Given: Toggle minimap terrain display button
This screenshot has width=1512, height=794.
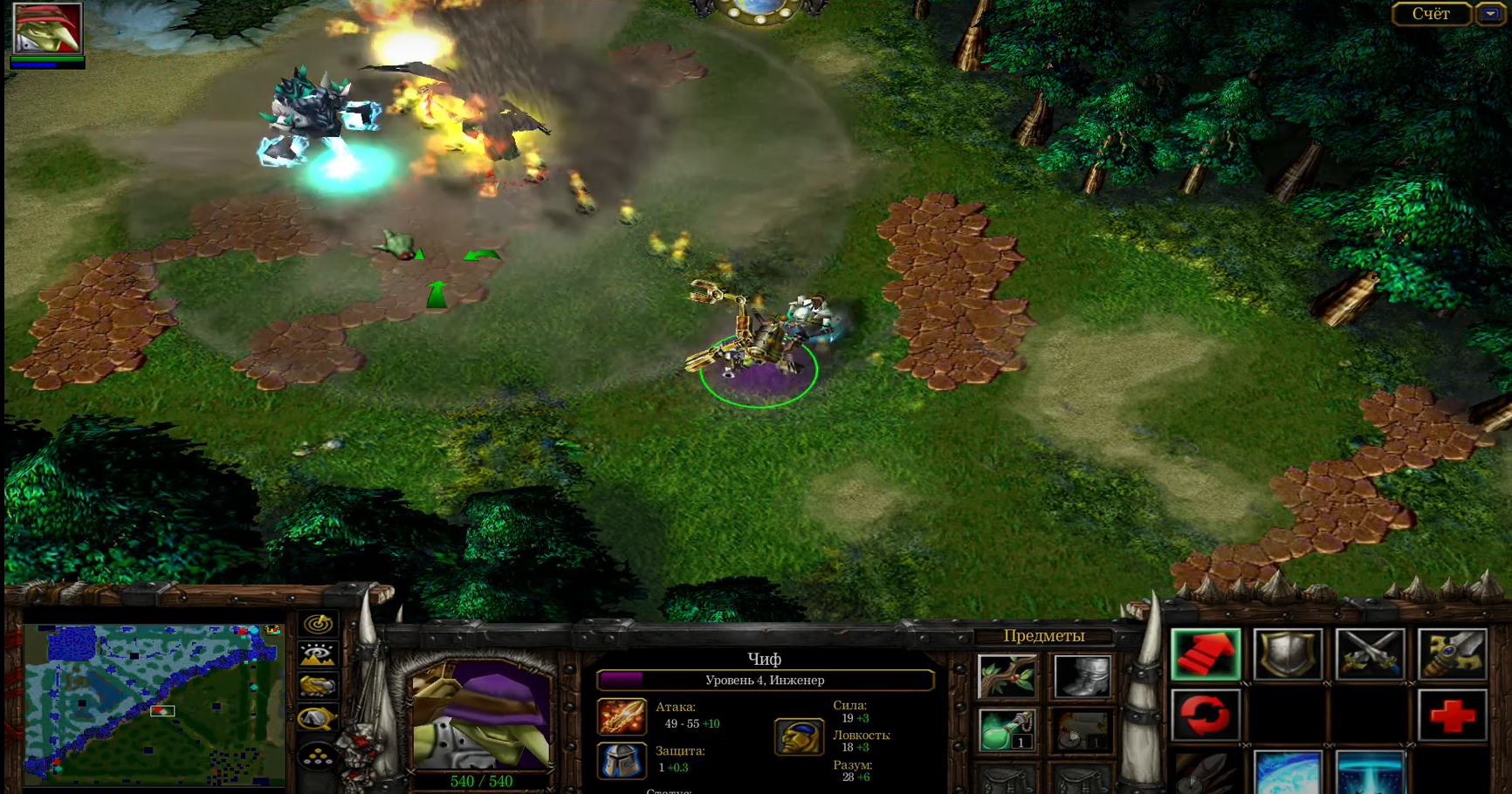Looking at the screenshot, I should (x=318, y=654).
